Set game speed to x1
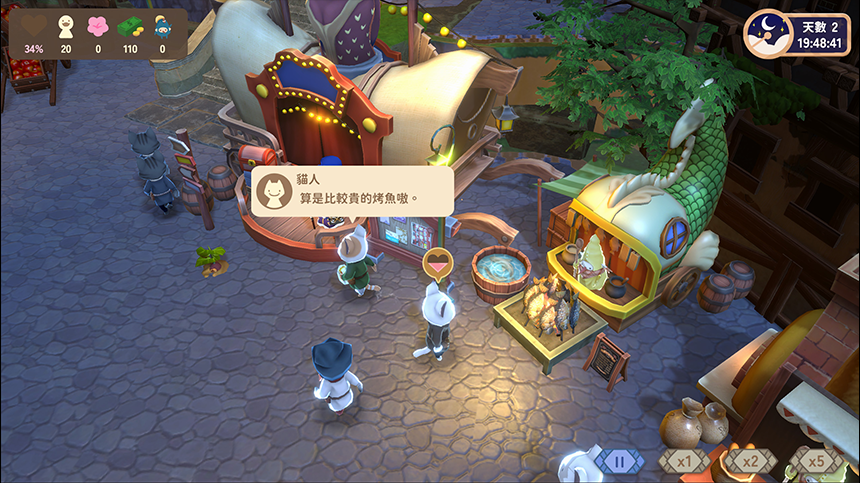This screenshot has height=483, width=860. tap(684, 462)
